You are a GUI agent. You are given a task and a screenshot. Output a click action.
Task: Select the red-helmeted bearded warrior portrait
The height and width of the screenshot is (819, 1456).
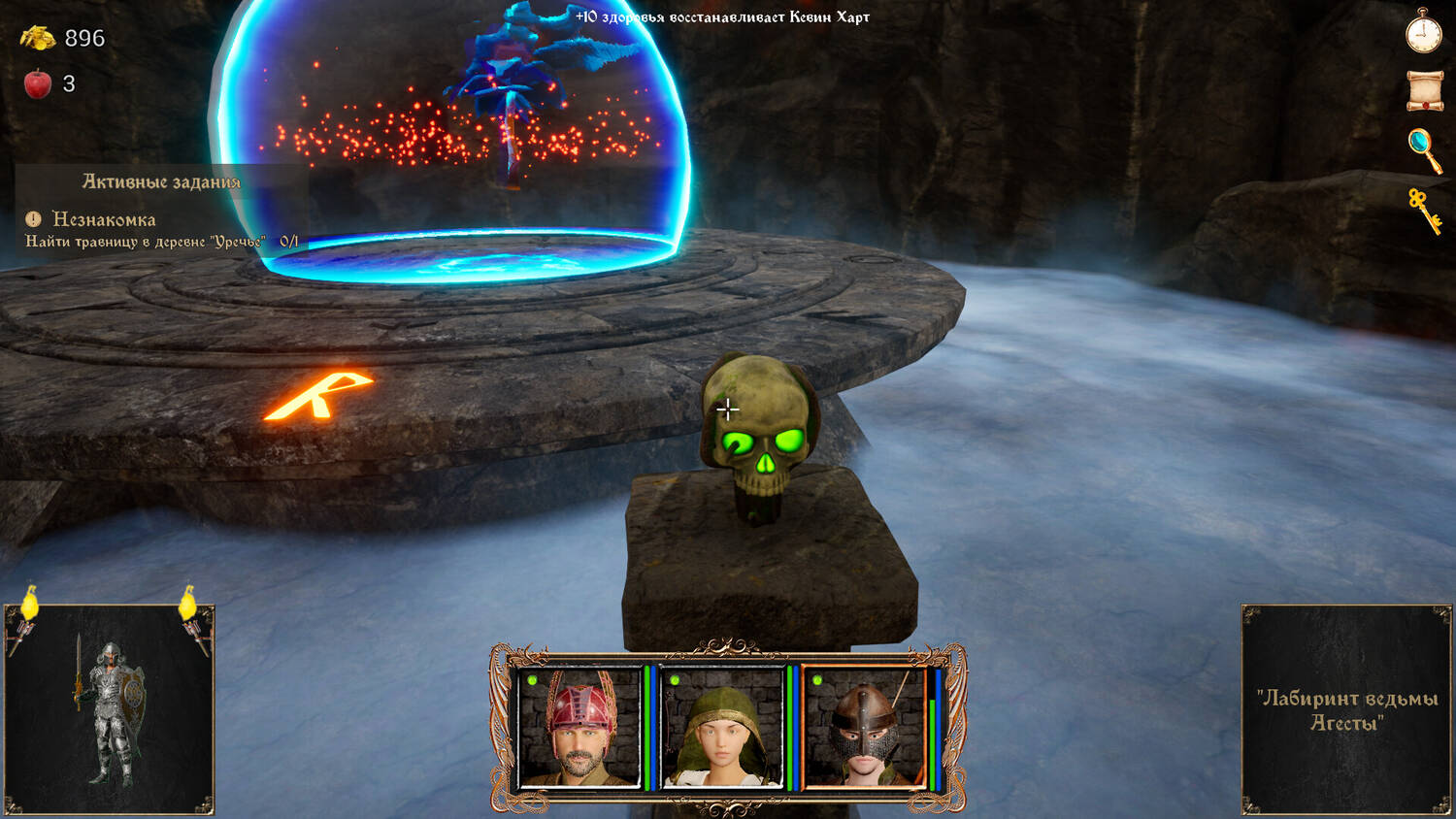(579, 727)
